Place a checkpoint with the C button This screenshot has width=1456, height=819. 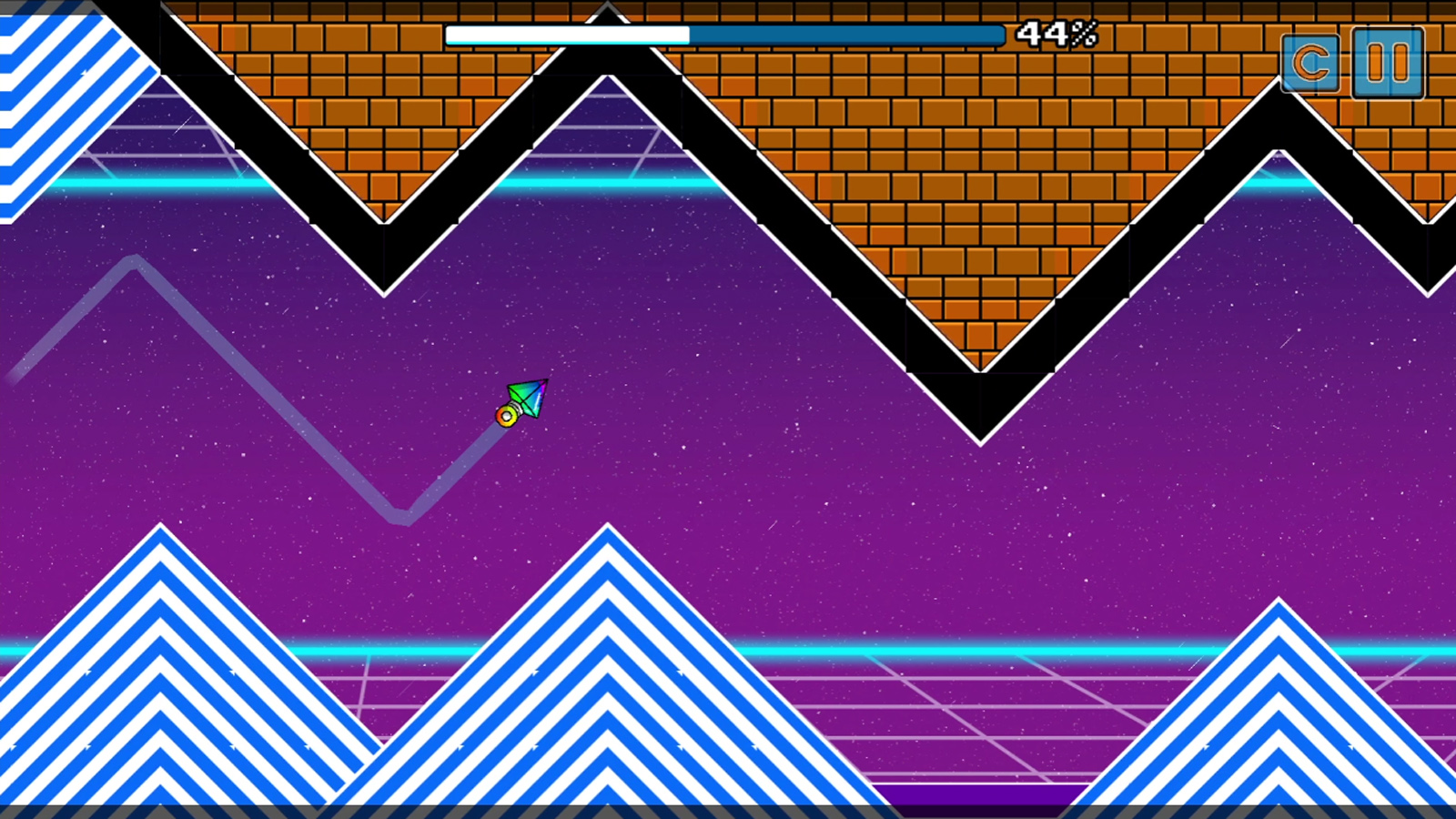click(x=1310, y=65)
